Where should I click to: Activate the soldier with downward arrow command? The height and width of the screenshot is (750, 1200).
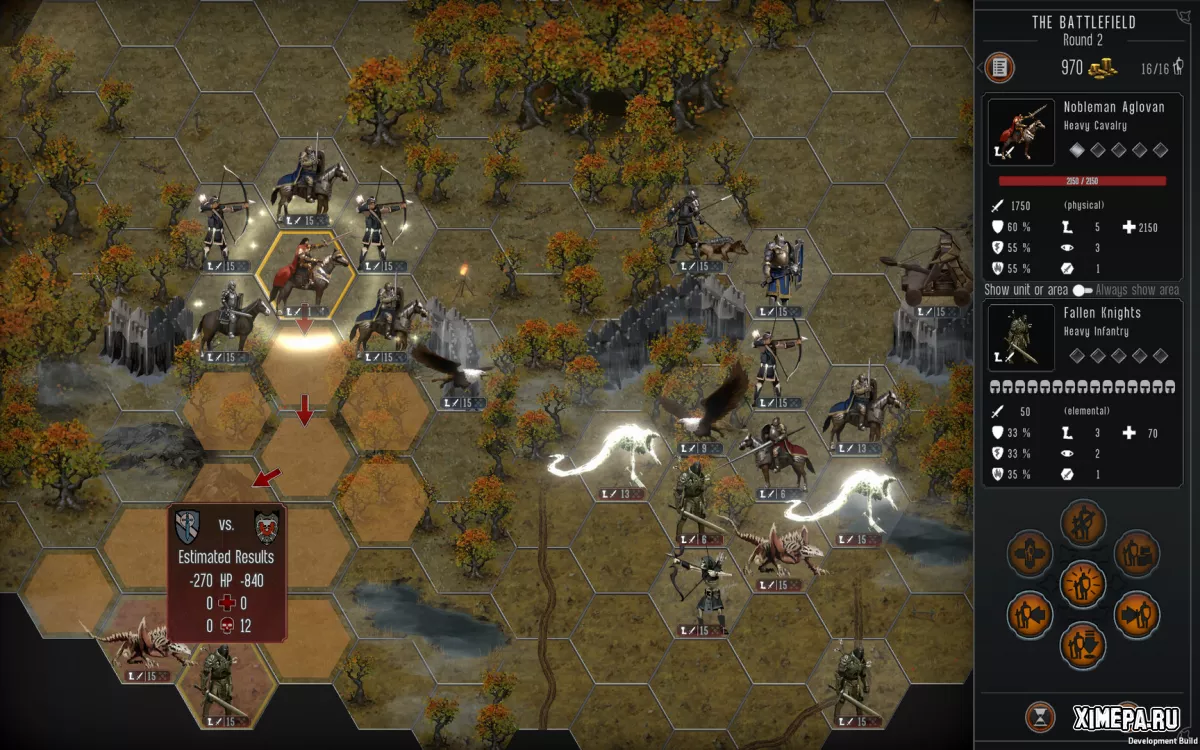pos(1081,644)
